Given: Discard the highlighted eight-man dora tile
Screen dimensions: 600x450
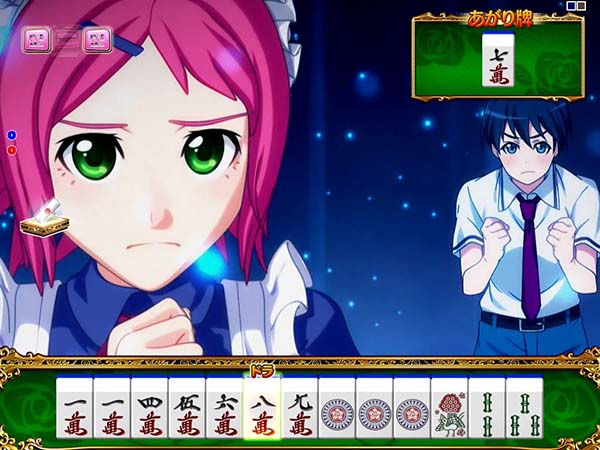Looking at the screenshot, I should click(x=261, y=408).
